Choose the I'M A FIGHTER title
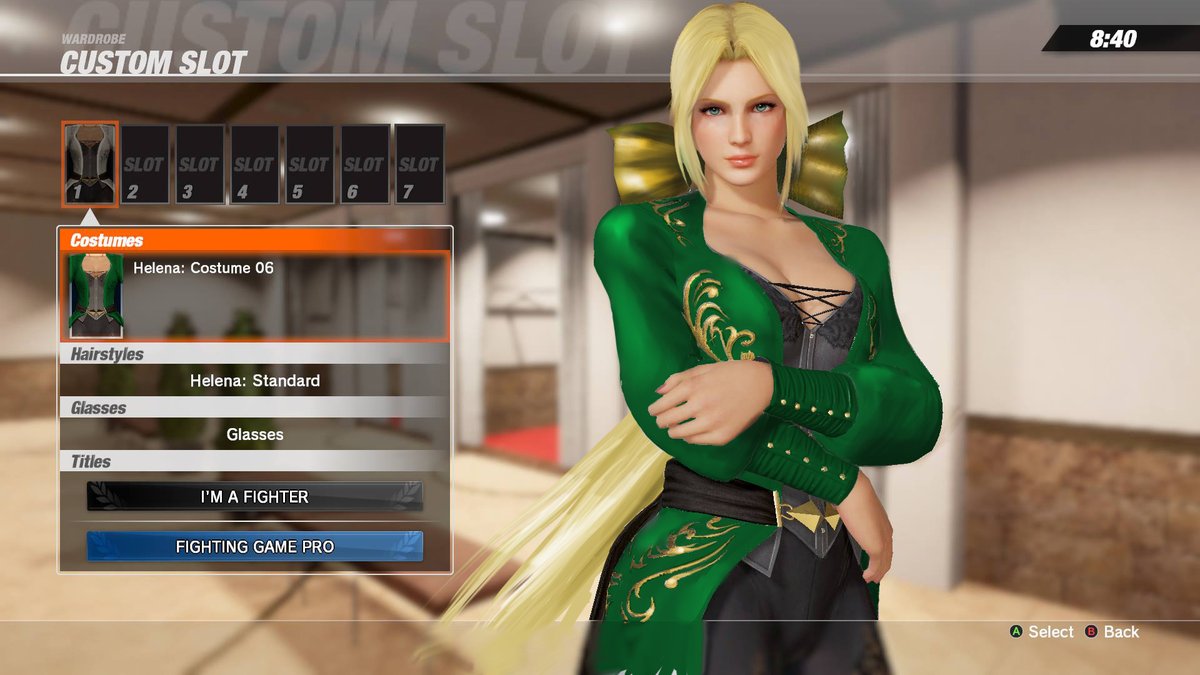 point(255,497)
